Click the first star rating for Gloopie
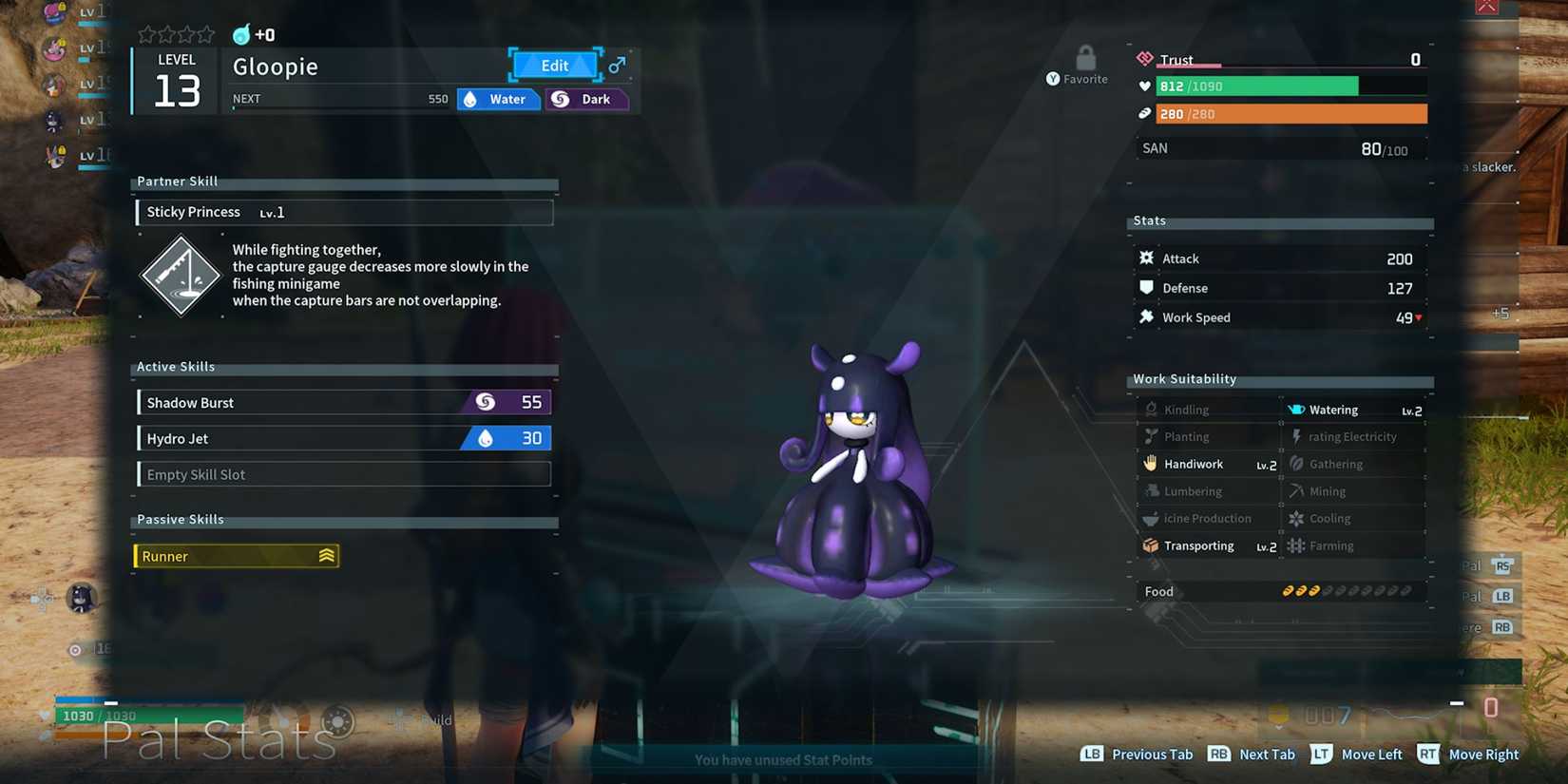The height and width of the screenshot is (784, 1568). coord(144,33)
